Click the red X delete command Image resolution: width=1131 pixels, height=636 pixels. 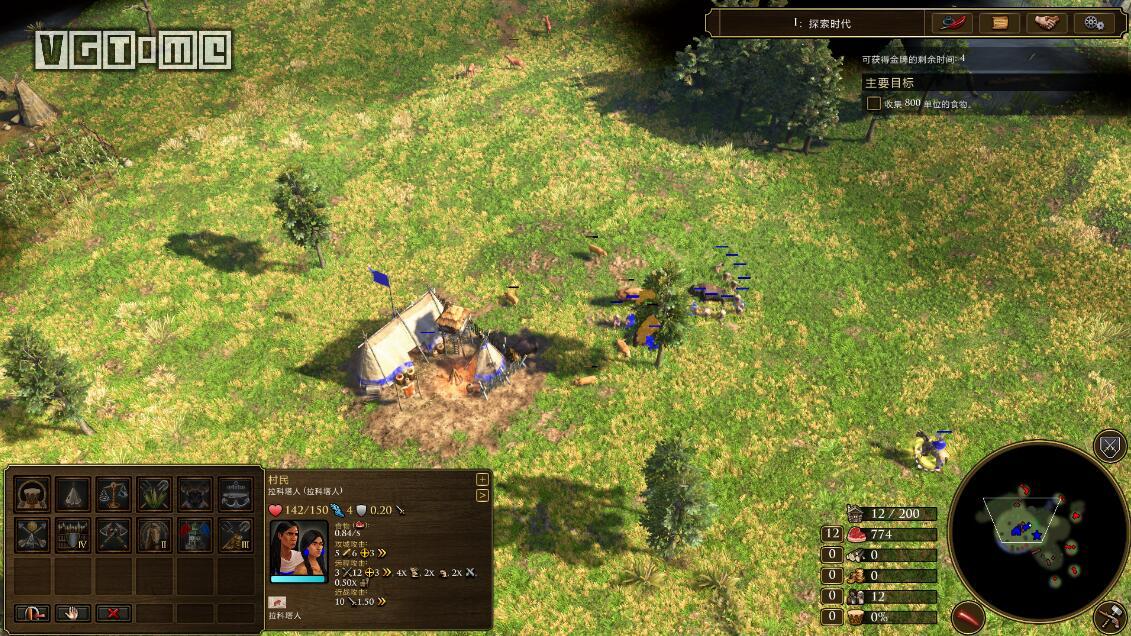tap(113, 613)
